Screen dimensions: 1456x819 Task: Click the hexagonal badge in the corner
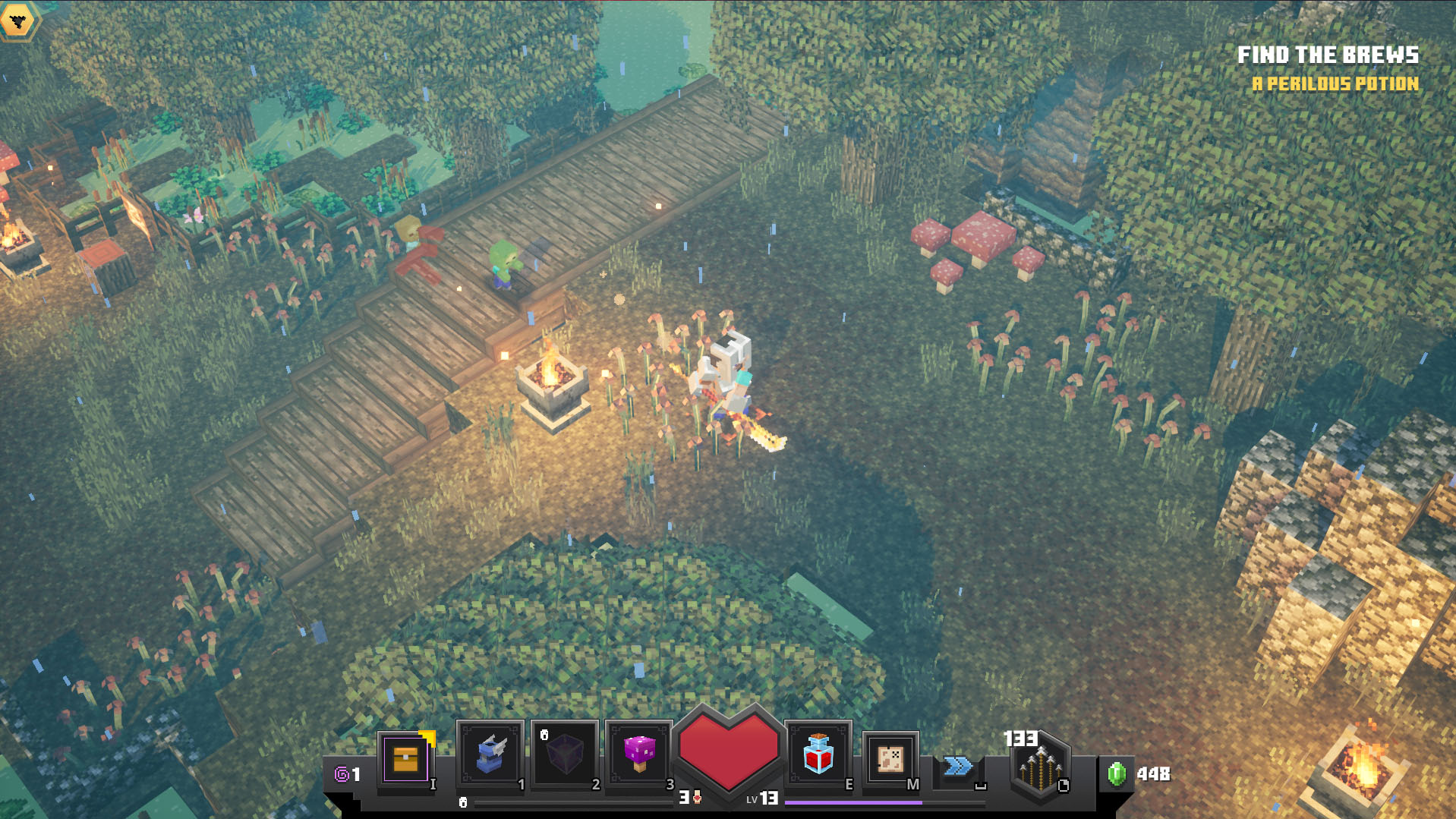[x=18, y=20]
